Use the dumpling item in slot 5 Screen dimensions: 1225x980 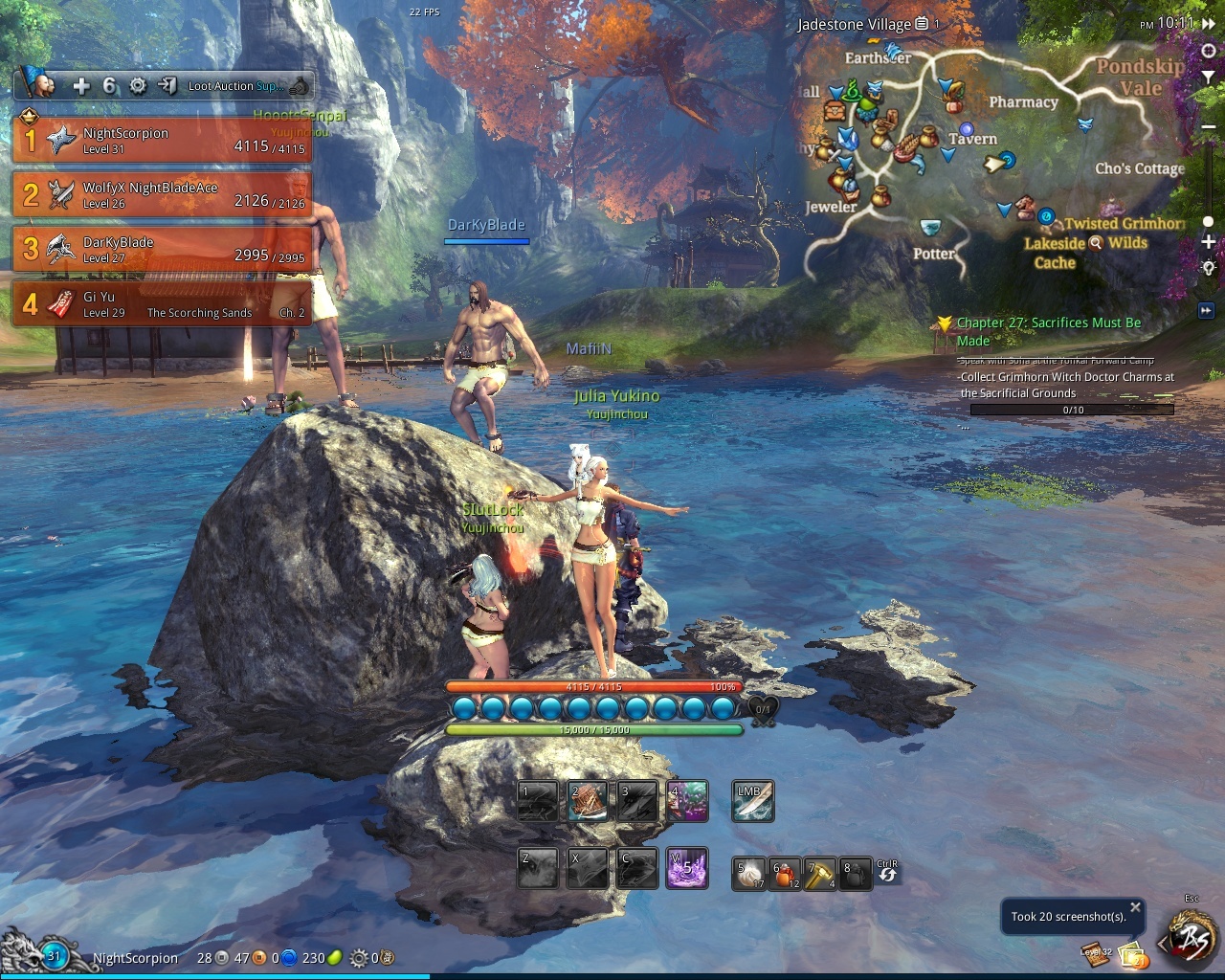click(x=748, y=875)
